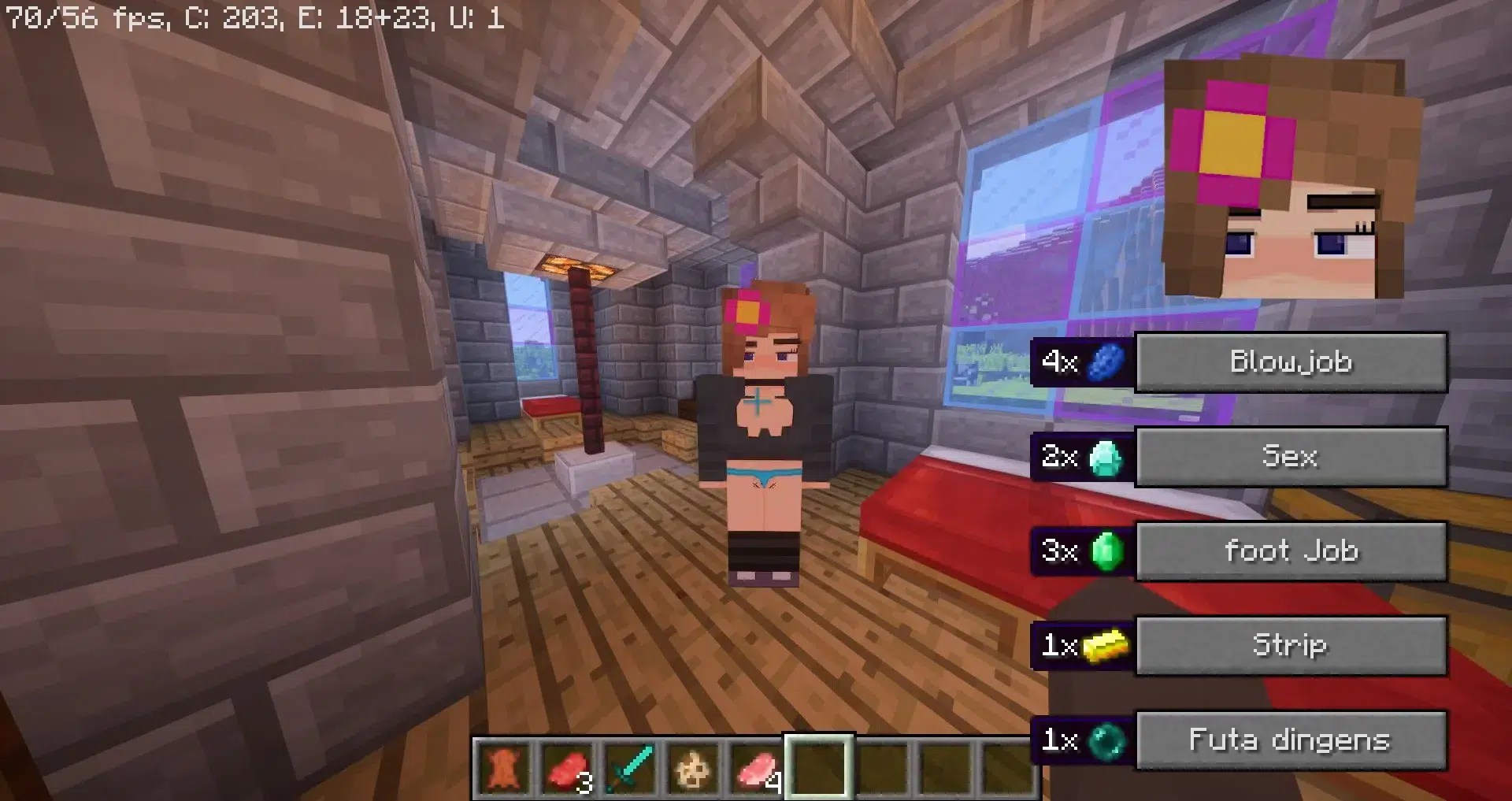
Task: Click the gold ingot icon next to Strip
Action: [x=1106, y=646]
